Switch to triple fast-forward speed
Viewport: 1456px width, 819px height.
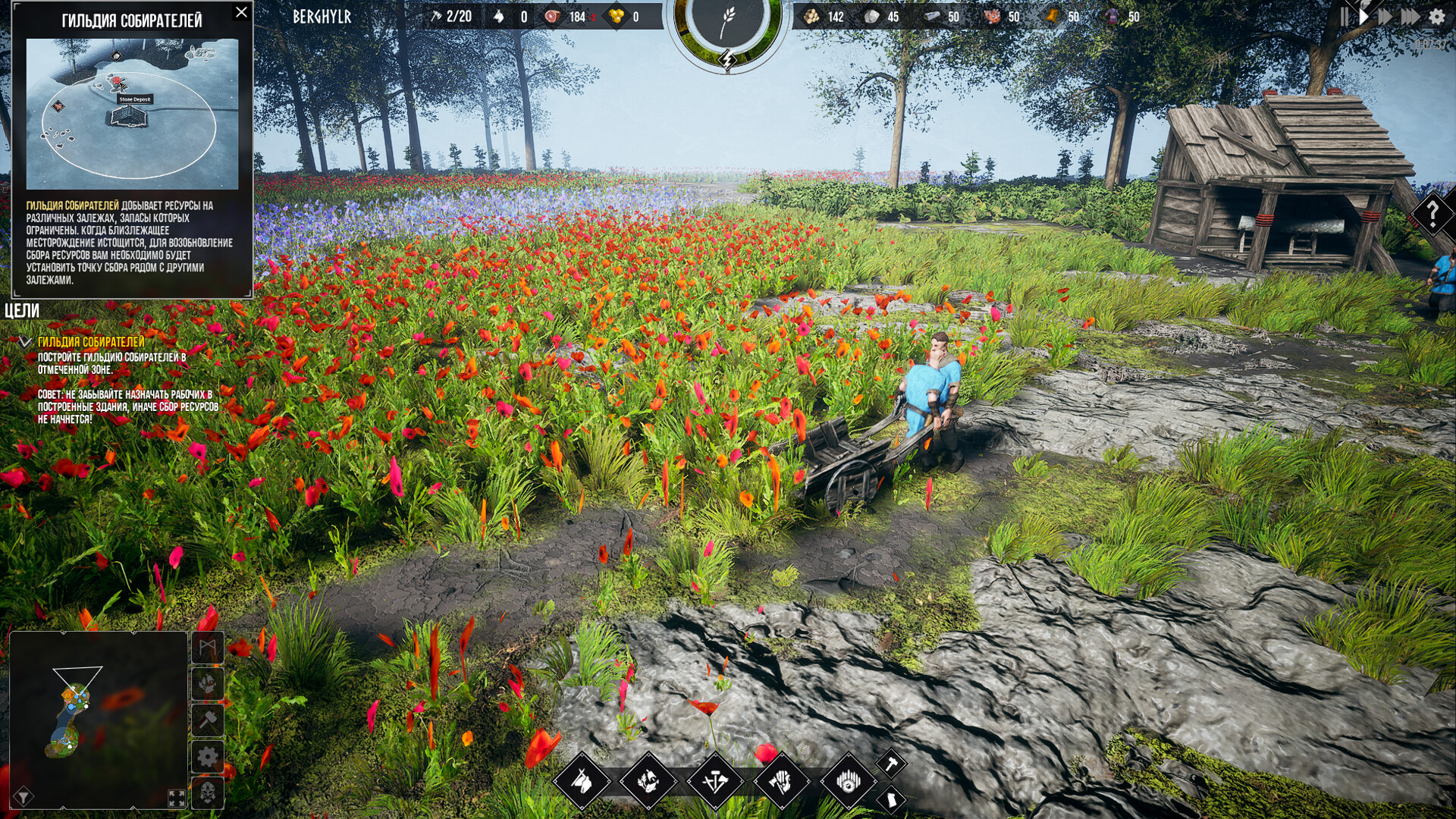1410,17
